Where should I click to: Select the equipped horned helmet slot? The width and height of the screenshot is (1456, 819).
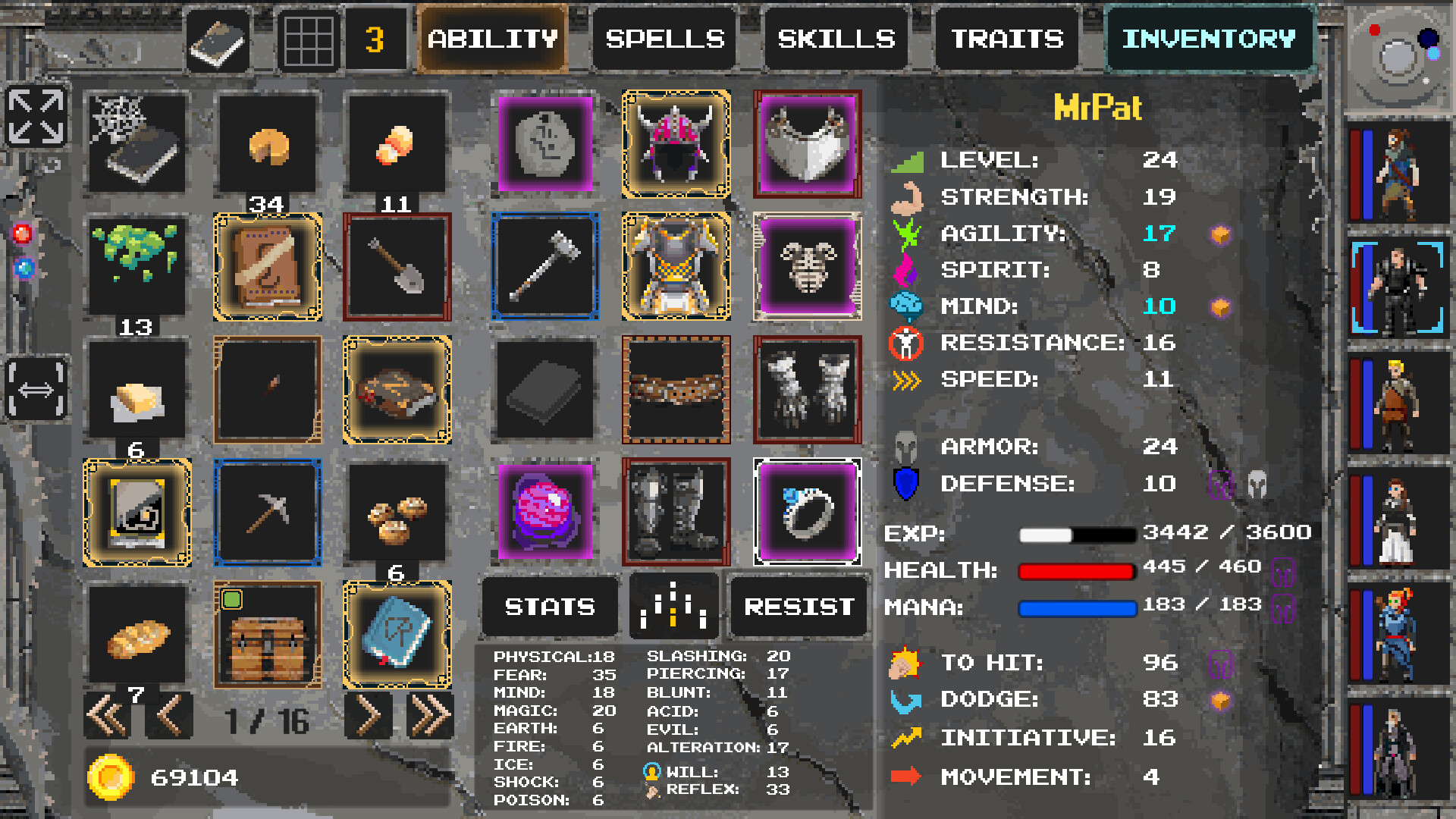coord(675,146)
